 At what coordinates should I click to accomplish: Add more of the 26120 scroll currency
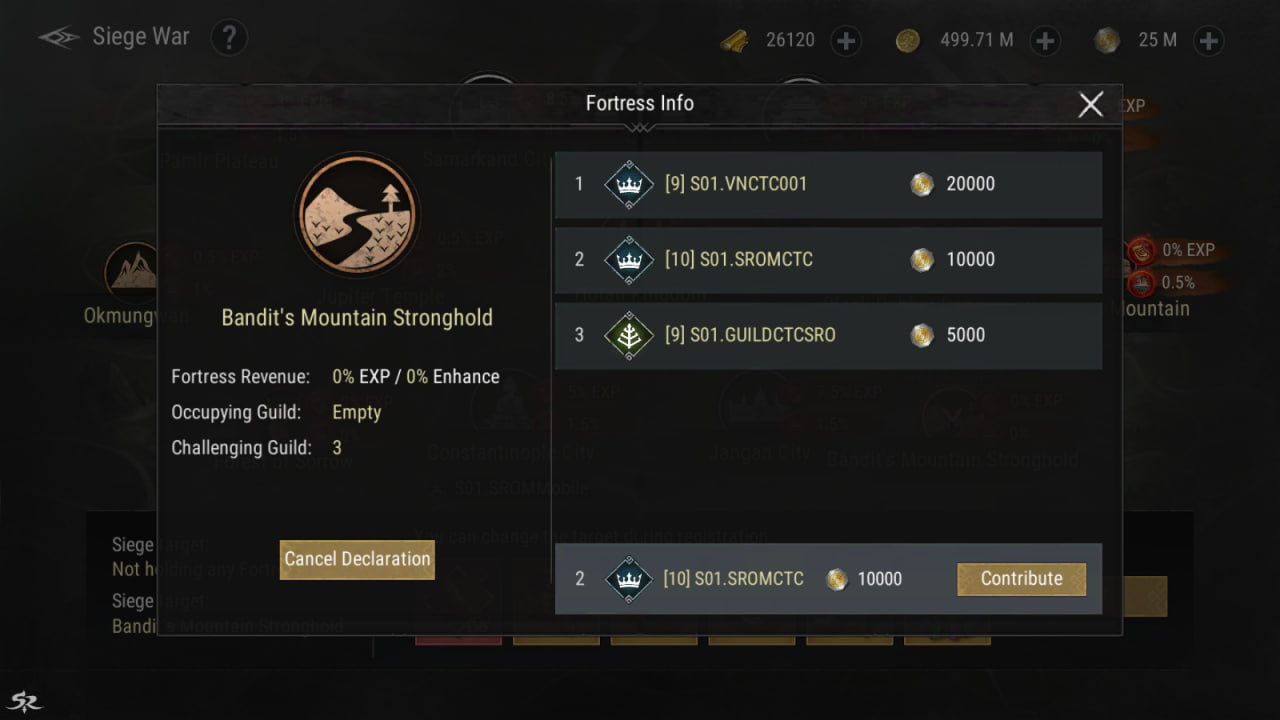(846, 40)
